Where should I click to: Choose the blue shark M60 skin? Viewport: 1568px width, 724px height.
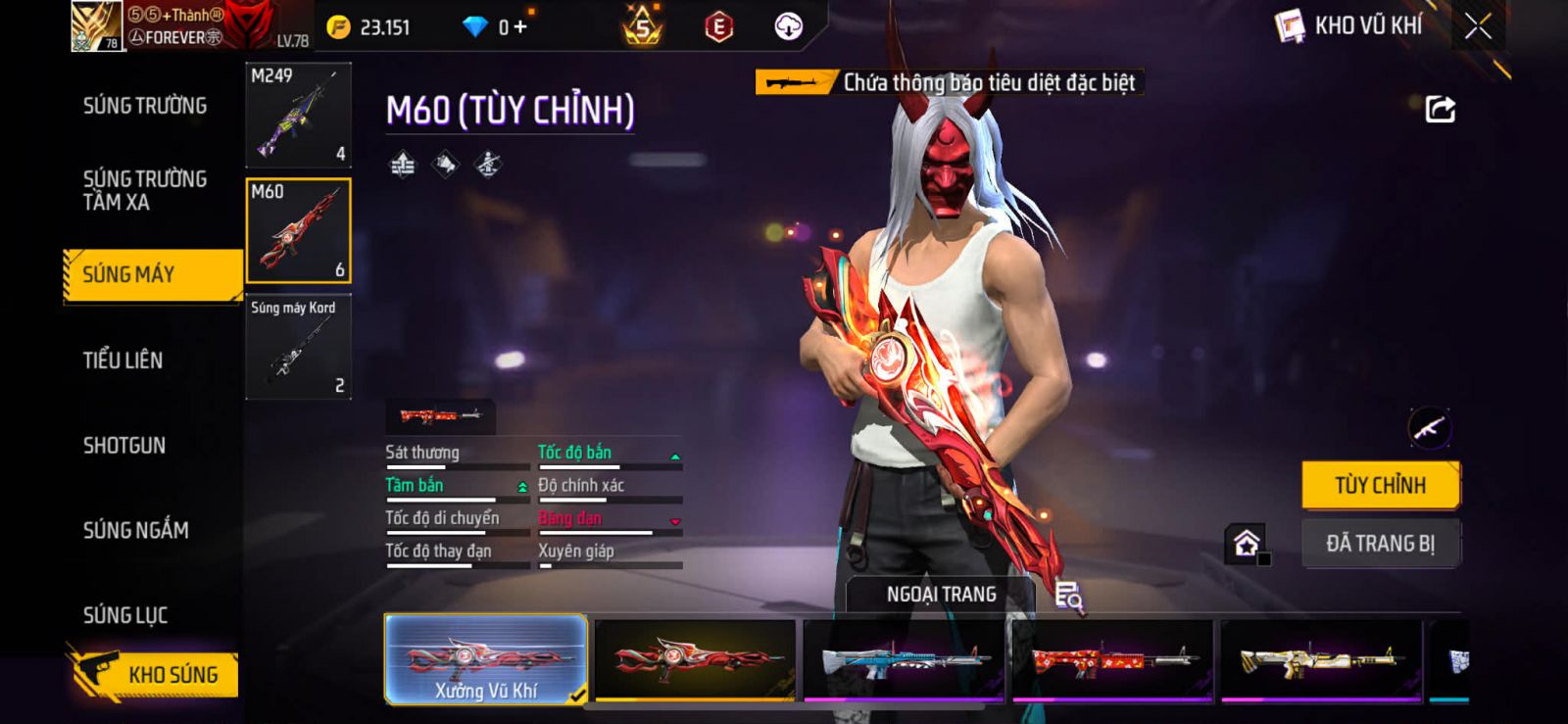[x=903, y=659]
